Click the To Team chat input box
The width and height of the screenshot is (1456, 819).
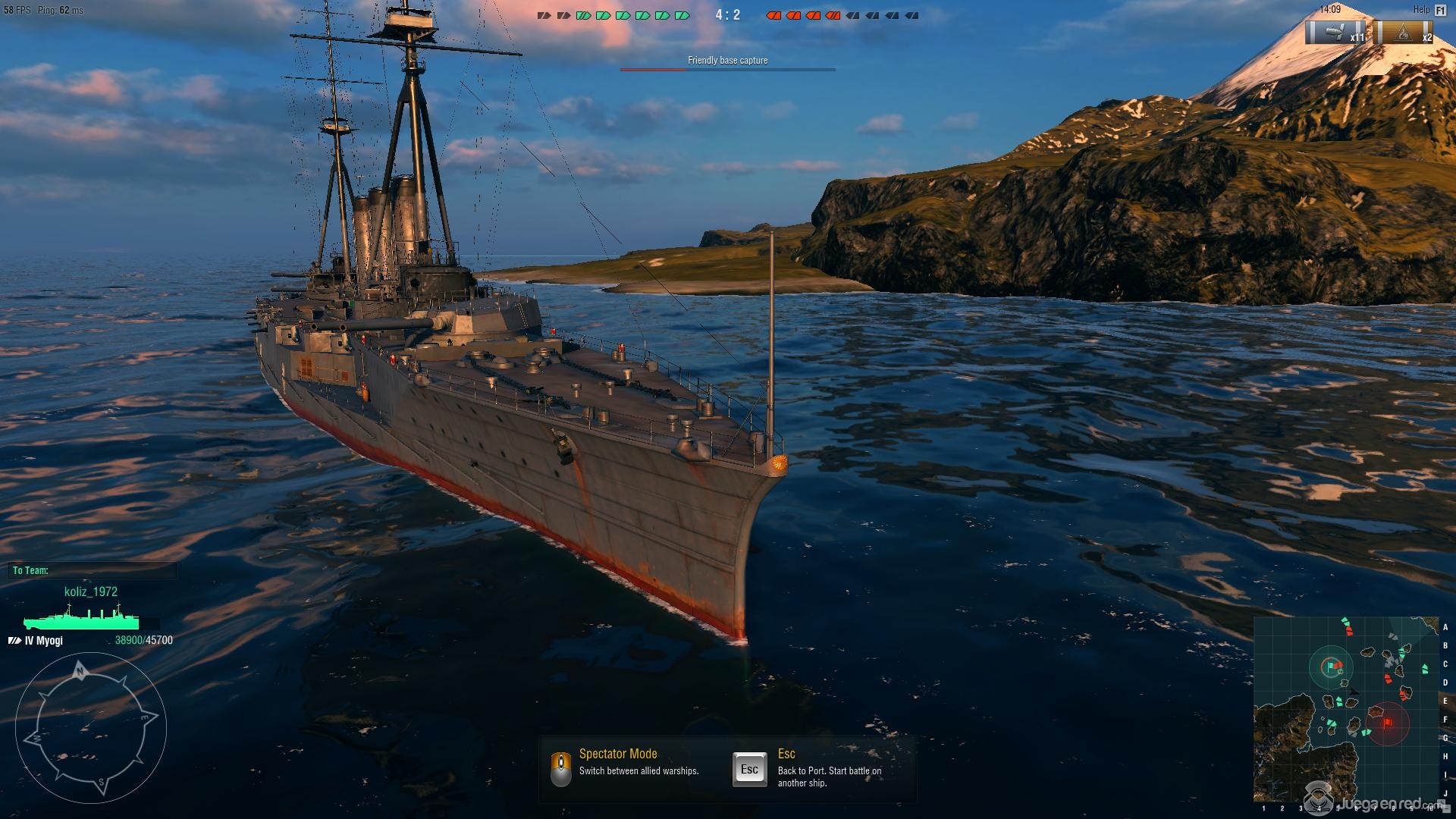pos(94,570)
